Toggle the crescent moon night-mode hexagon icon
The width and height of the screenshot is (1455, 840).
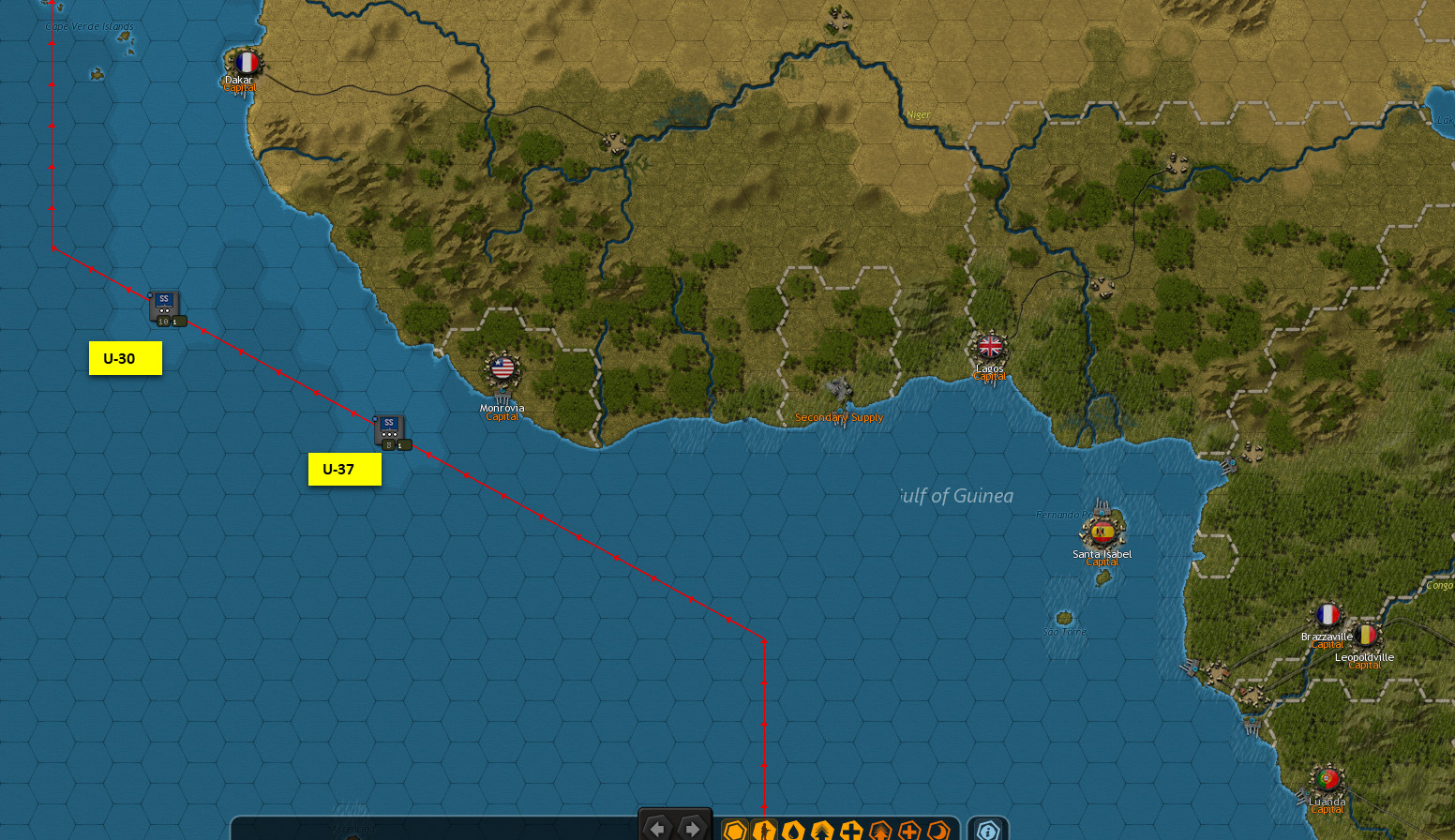point(937,830)
